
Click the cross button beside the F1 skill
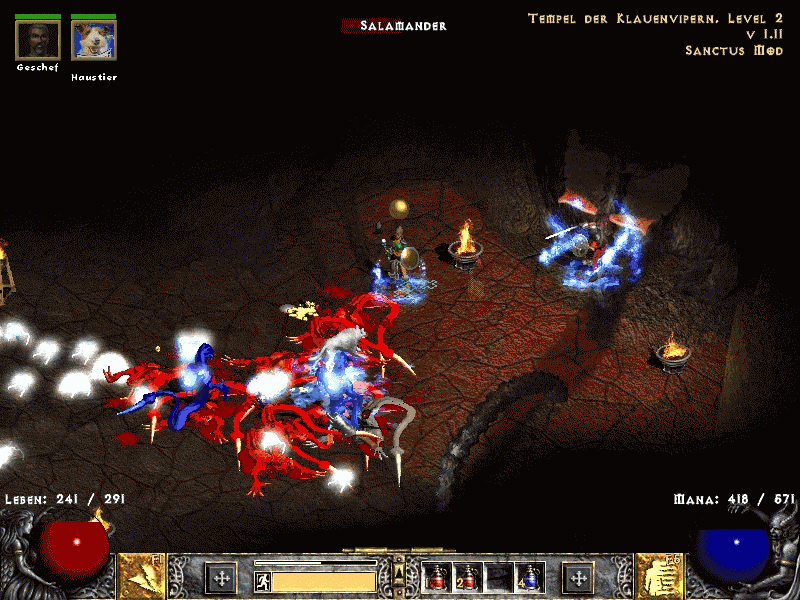coord(220,577)
